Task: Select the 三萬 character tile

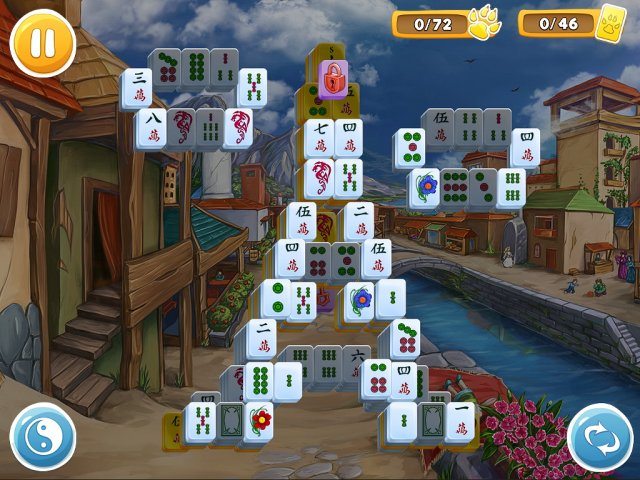Action: 137,88
